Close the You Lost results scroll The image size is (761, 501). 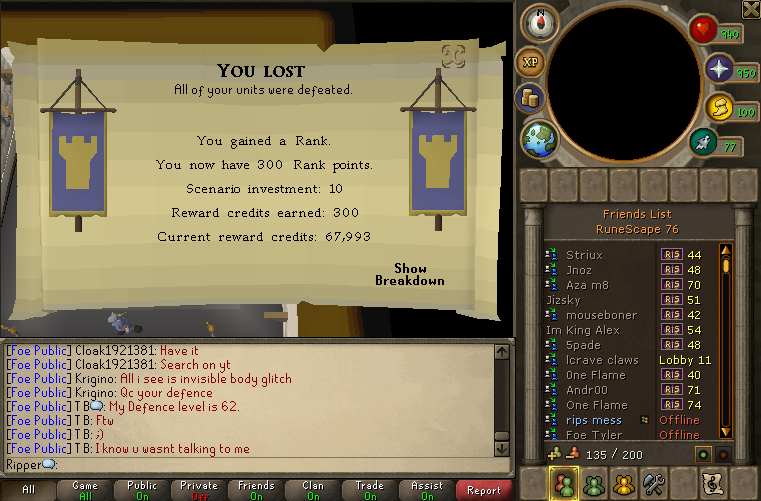(x=453, y=57)
